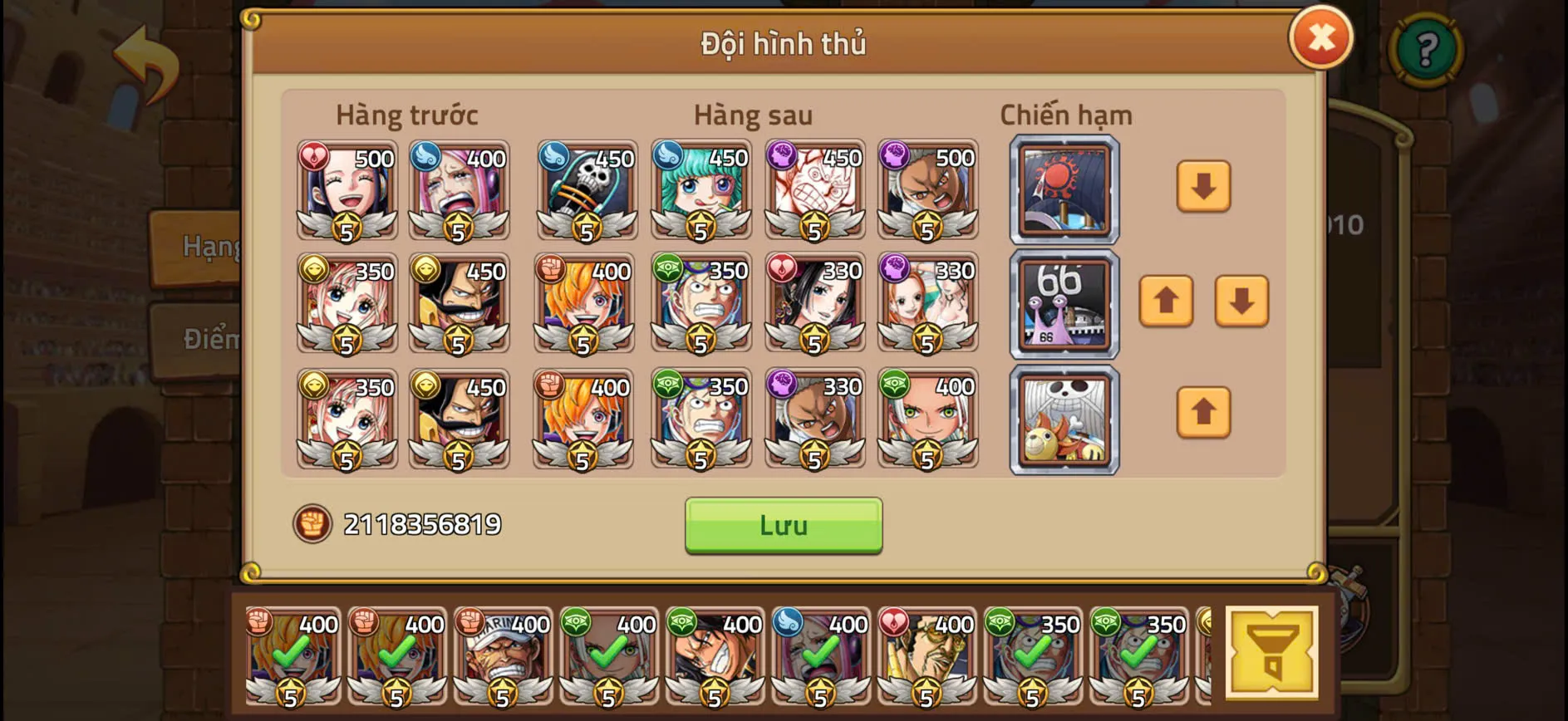This screenshot has width=1568, height=721.
Task: Switch to the Hạng tab
Action: click(x=198, y=247)
